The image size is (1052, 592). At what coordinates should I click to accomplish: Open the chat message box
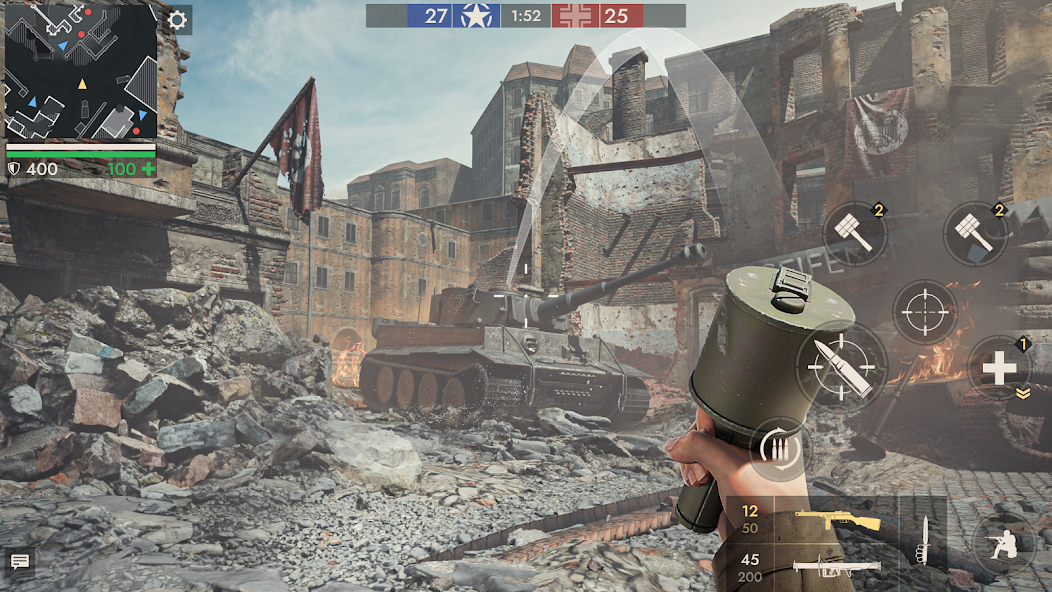click(19, 562)
